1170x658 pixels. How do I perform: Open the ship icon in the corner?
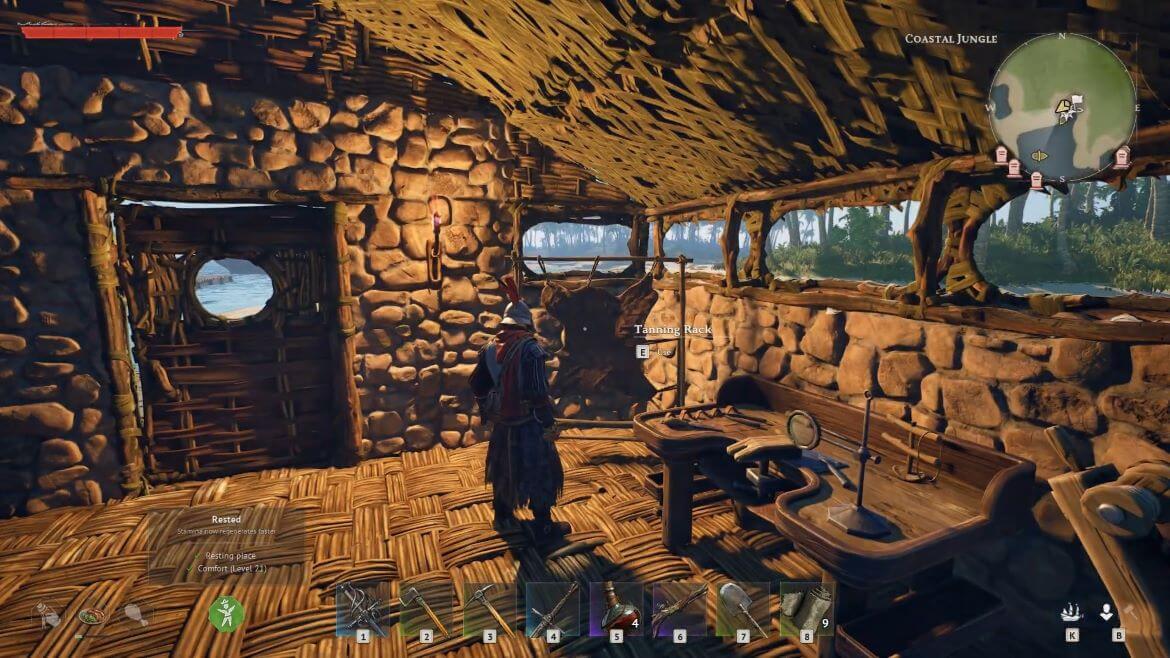pos(1072,612)
